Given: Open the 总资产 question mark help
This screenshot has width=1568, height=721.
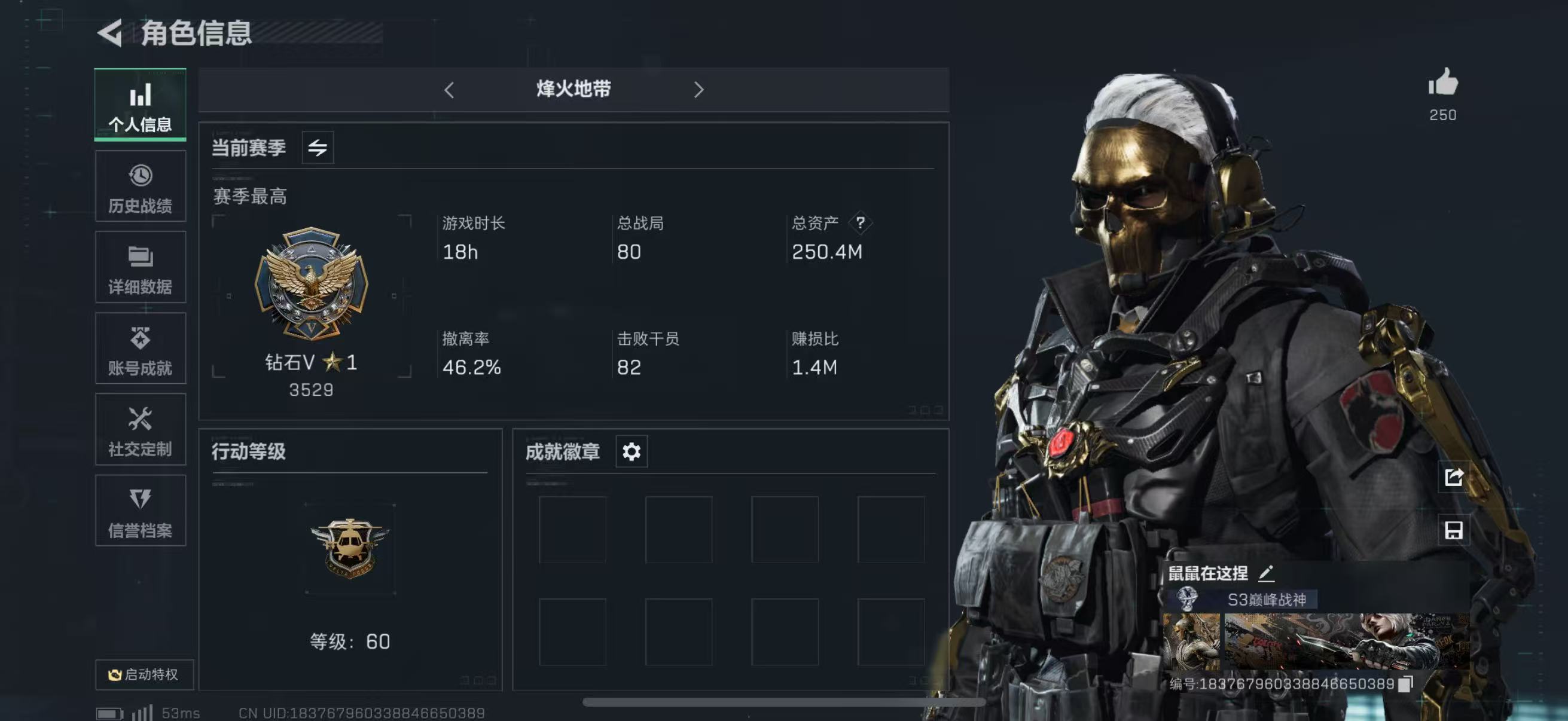Looking at the screenshot, I should tap(859, 222).
